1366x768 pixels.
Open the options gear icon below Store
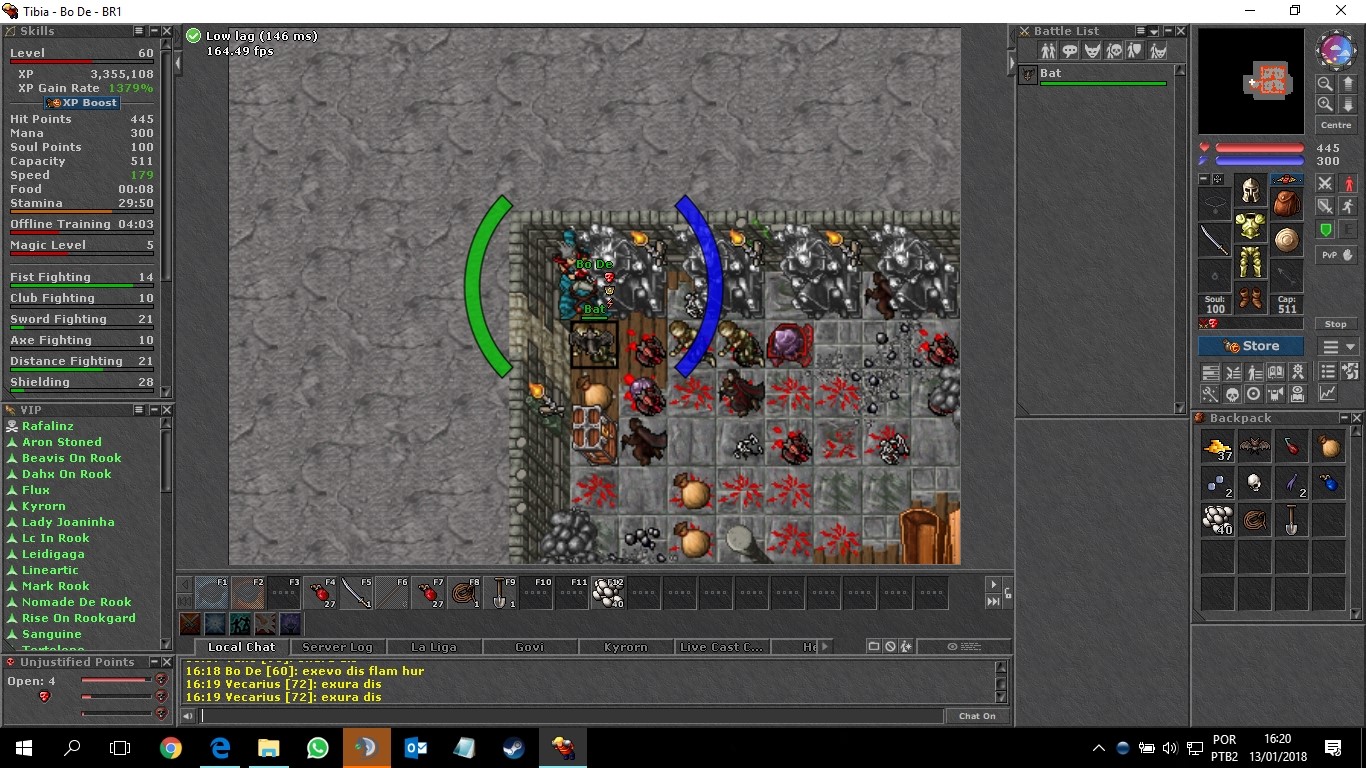[1299, 371]
